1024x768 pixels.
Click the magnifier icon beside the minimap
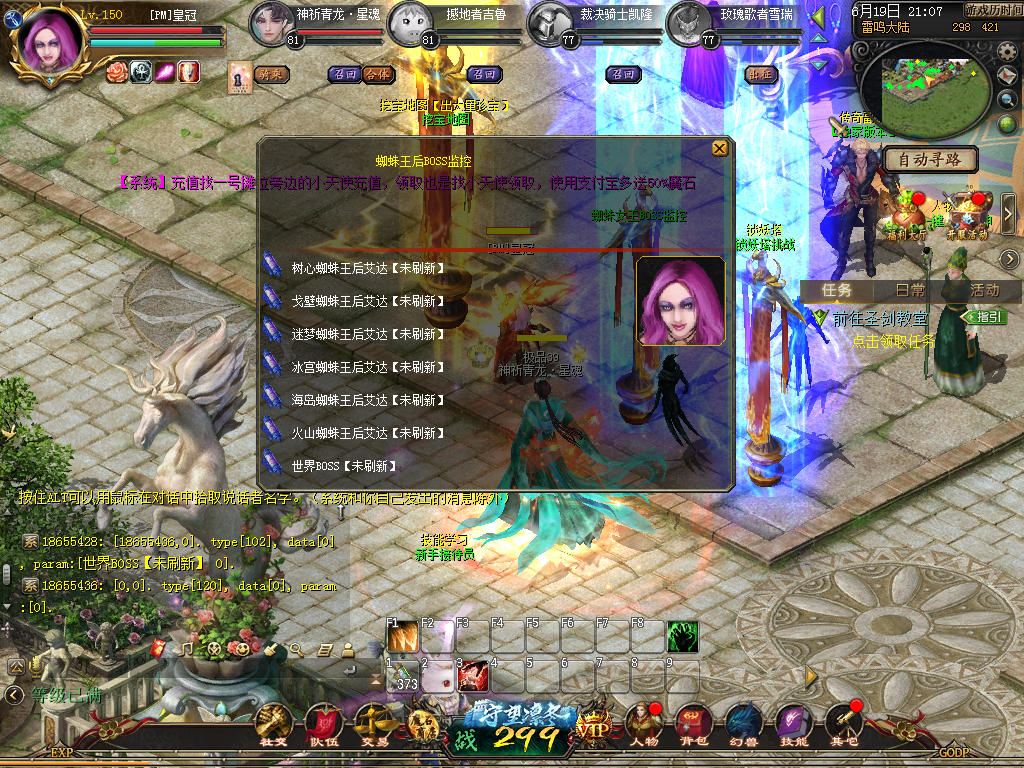[x=1008, y=99]
